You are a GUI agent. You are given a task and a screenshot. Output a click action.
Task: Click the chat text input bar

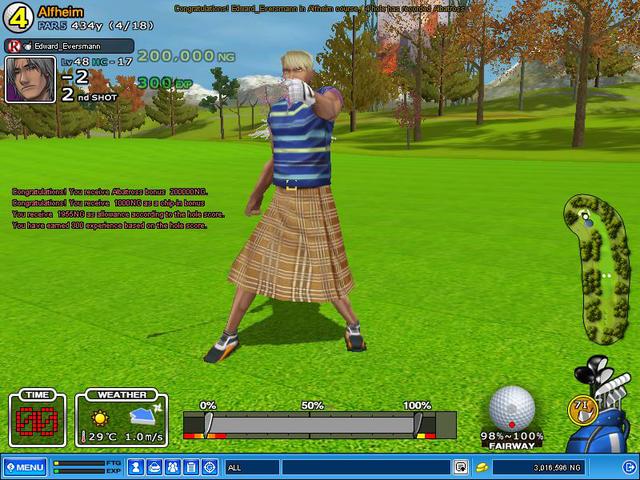pos(365,467)
